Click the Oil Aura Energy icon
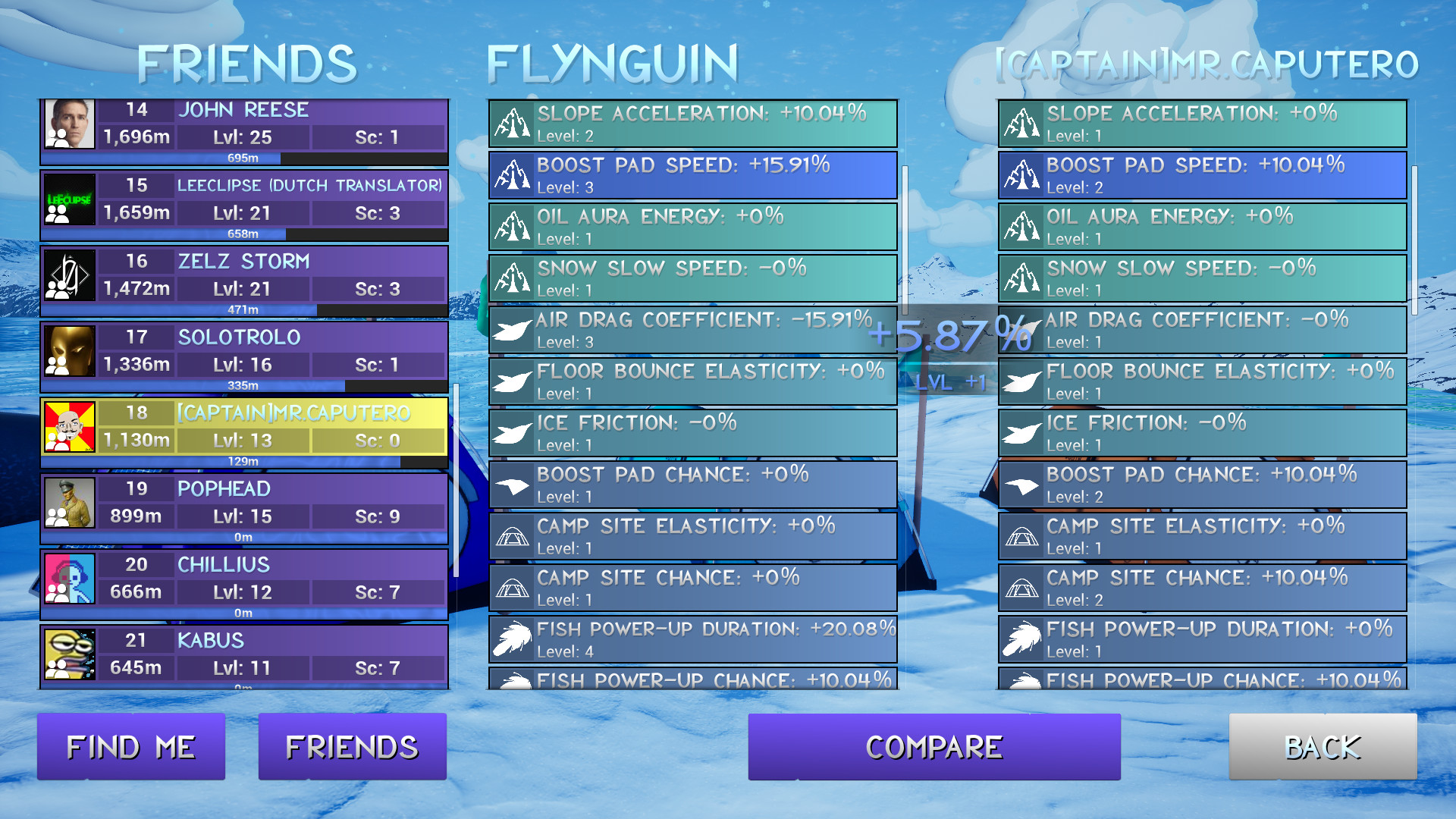The image size is (1456, 819). pos(514,226)
